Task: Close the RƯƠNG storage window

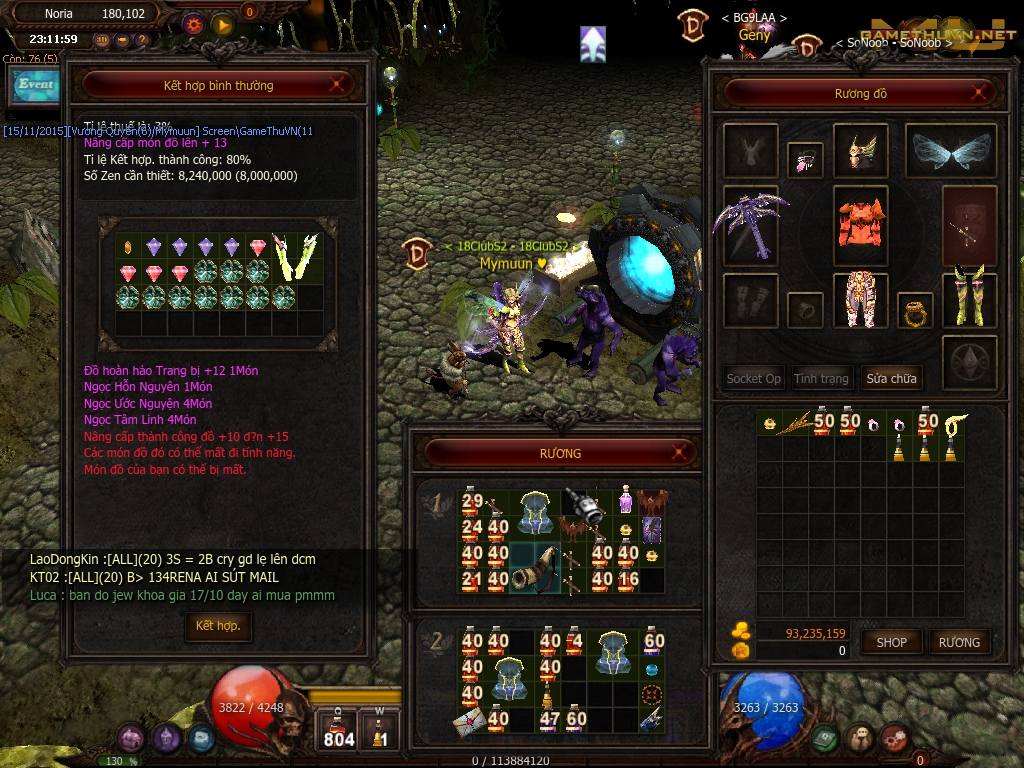Action: tap(684, 453)
